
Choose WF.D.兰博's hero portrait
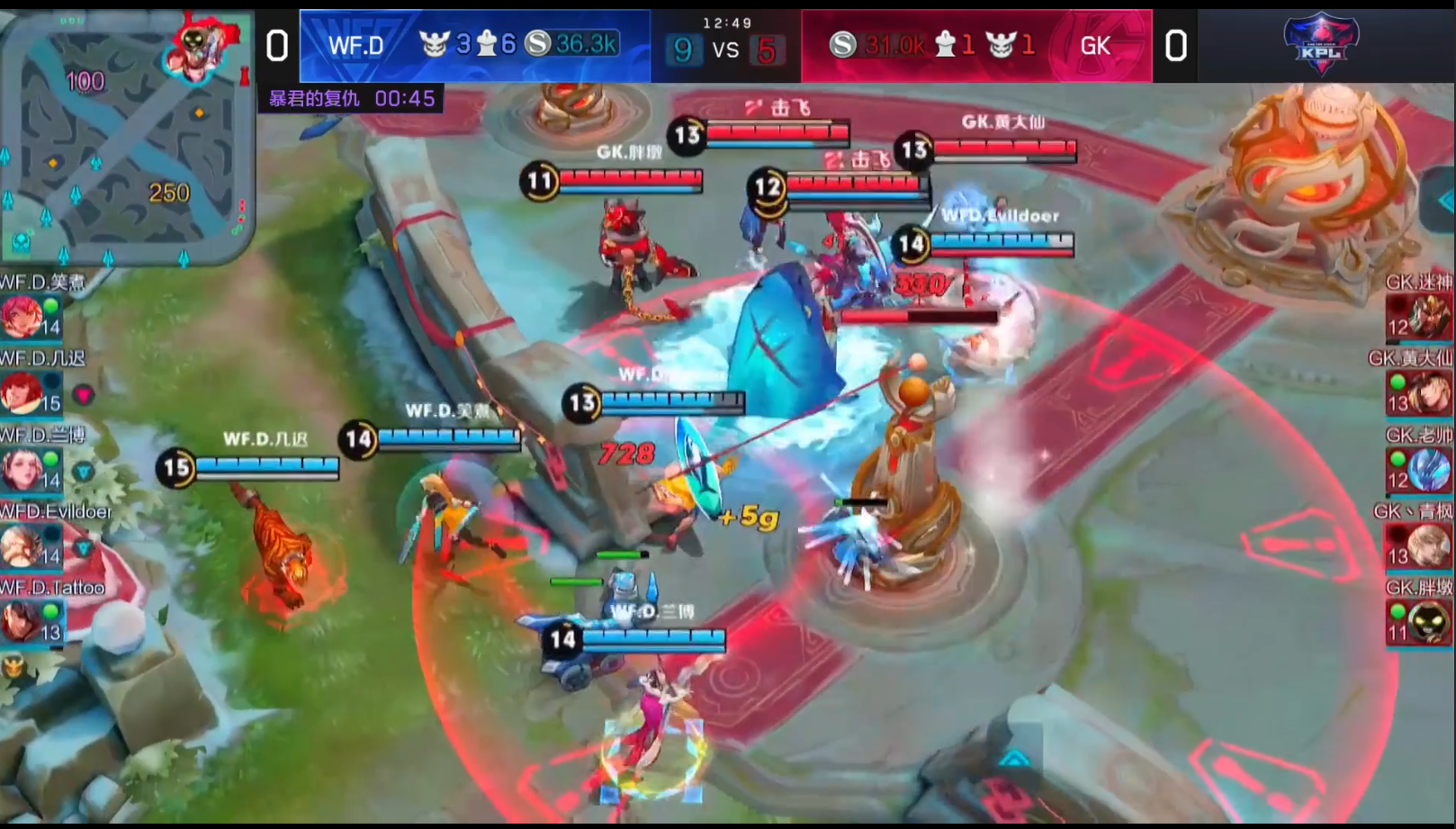coord(22,469)
